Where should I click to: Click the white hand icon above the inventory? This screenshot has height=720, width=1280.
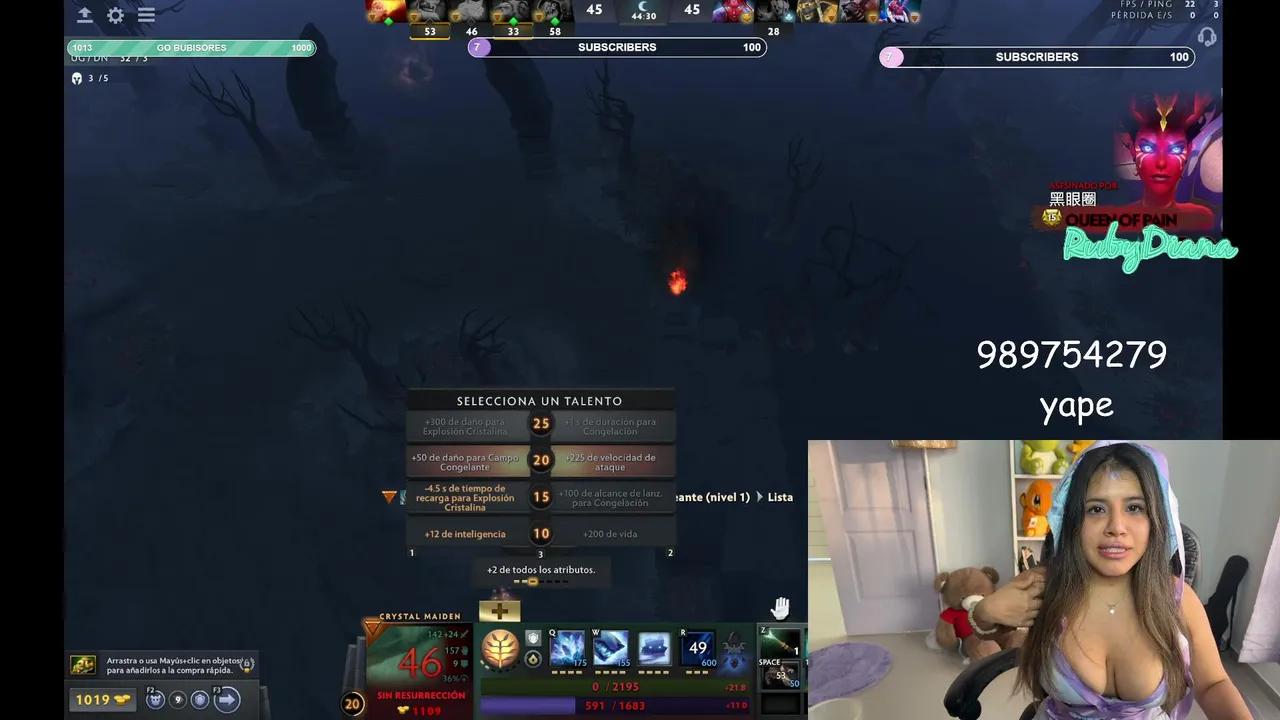click(x=779, y=607)
